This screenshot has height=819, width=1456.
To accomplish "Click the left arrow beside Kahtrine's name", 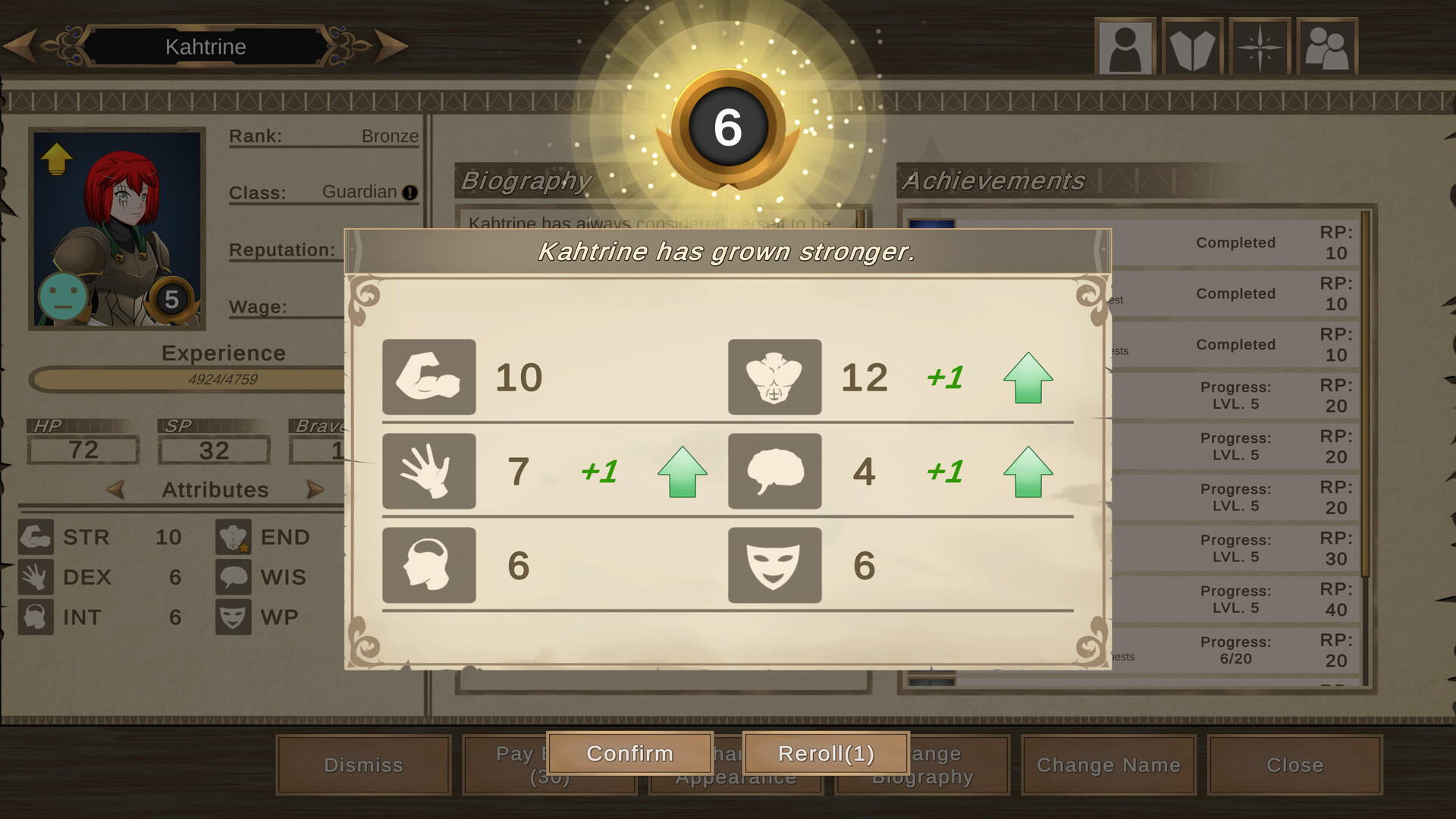I will coord(23,45).
